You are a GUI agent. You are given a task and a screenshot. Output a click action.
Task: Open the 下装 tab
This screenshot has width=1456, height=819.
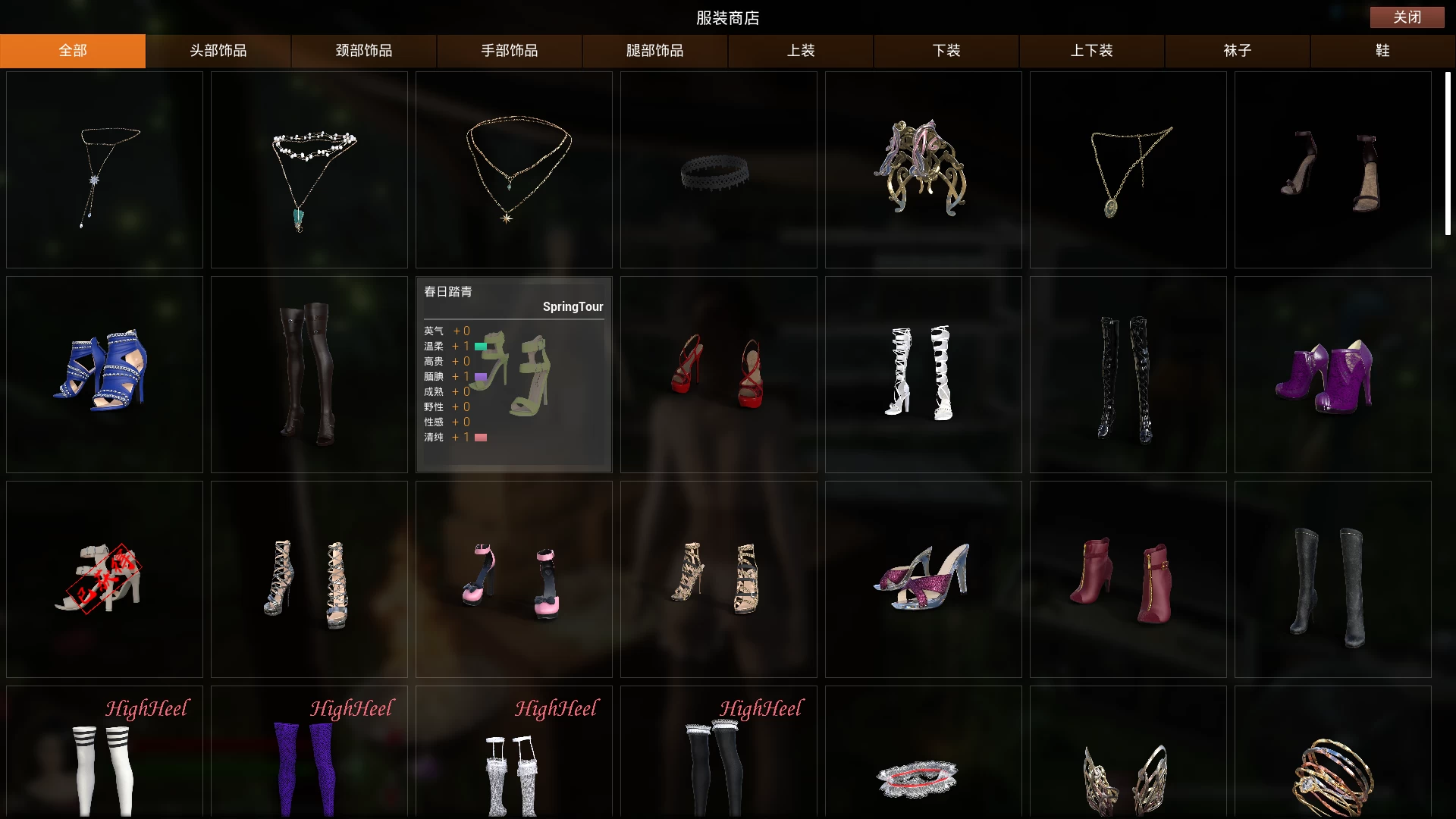[x=946, y=51]
